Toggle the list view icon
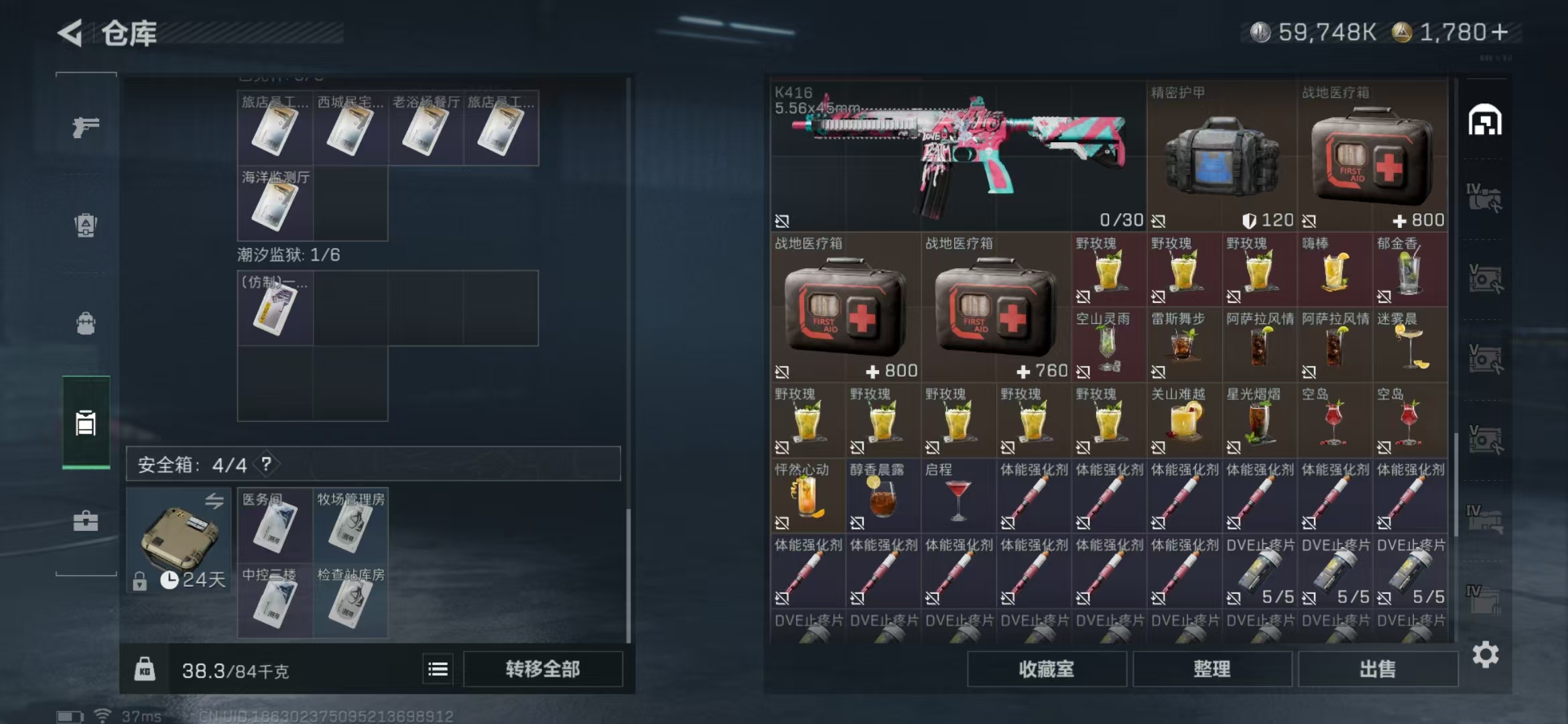This screenshot has height=724, width=1568. coord(438,669)
